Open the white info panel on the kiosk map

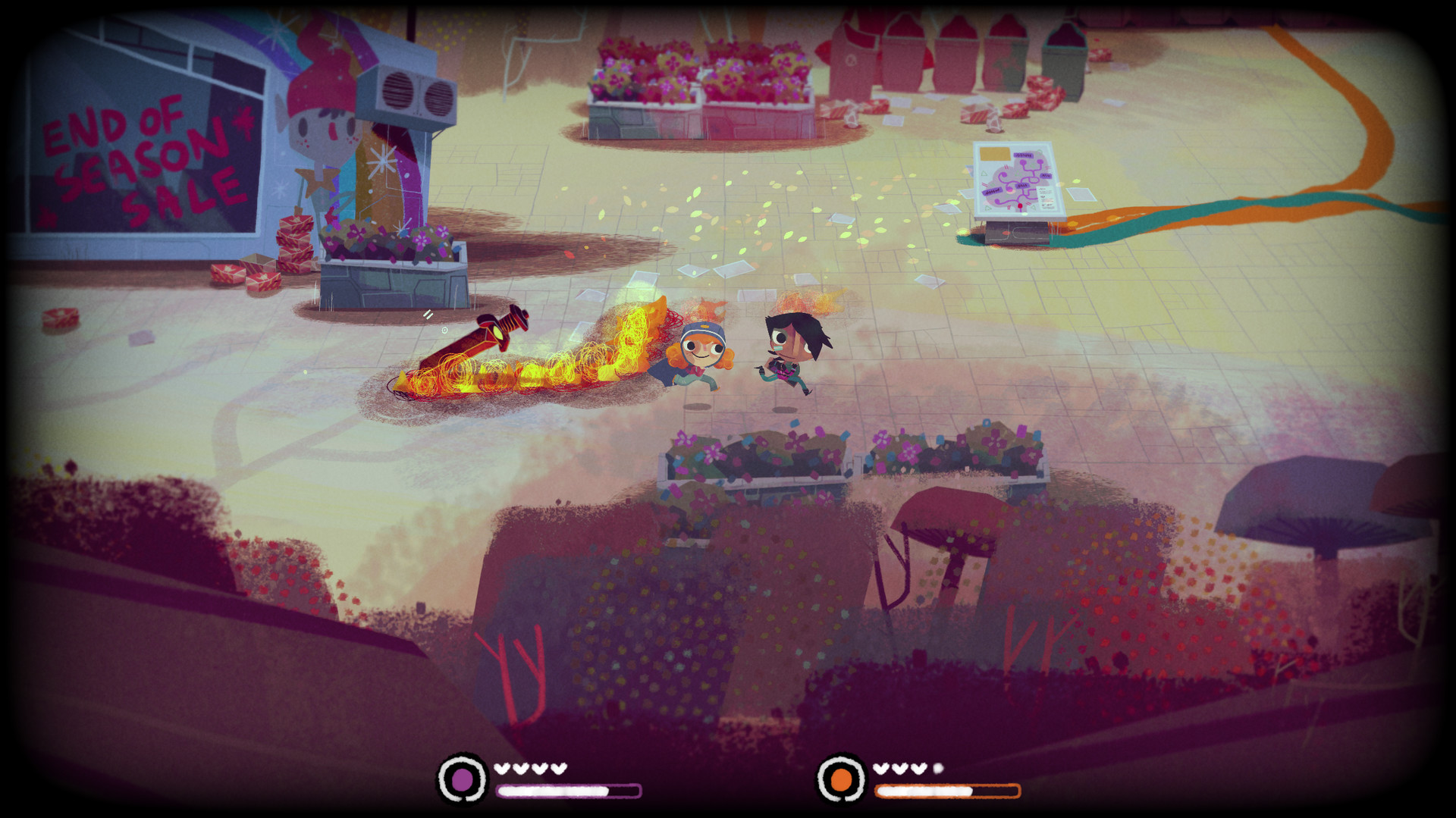(1045, 197)
